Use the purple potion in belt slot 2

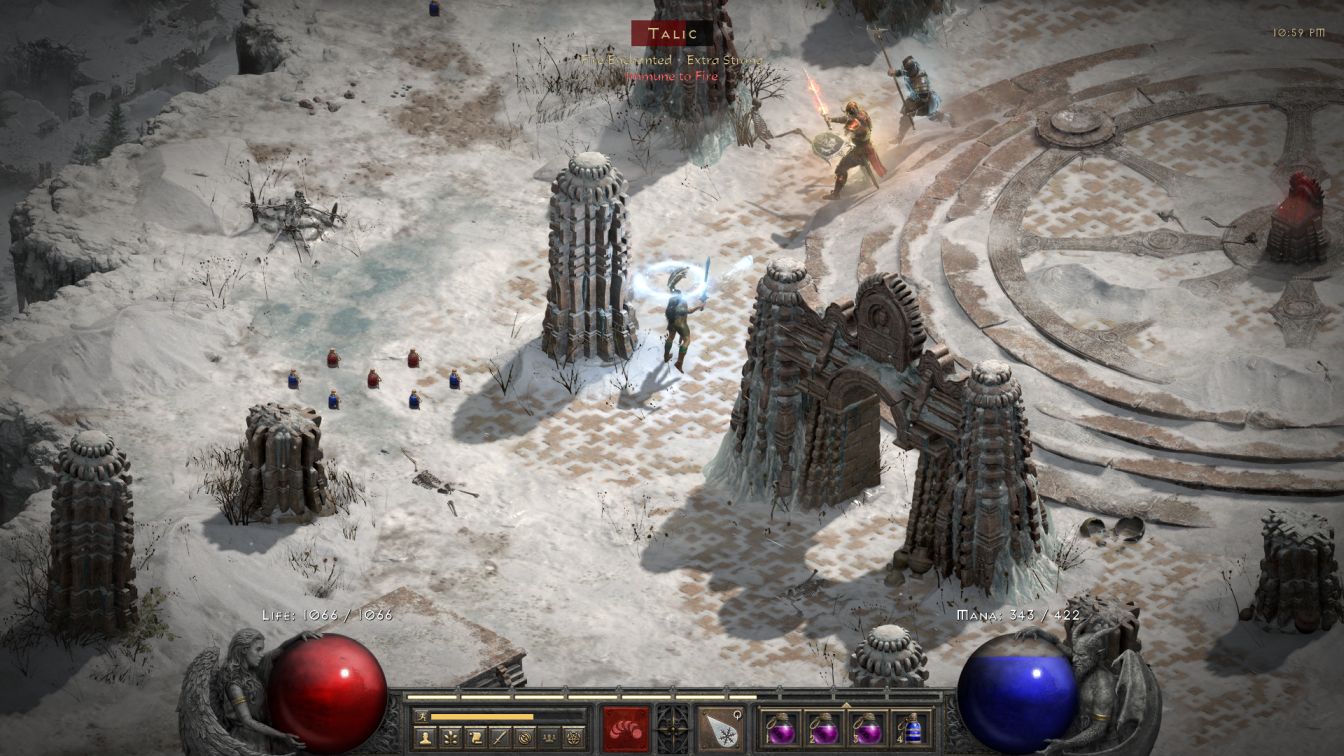(826, 728)
